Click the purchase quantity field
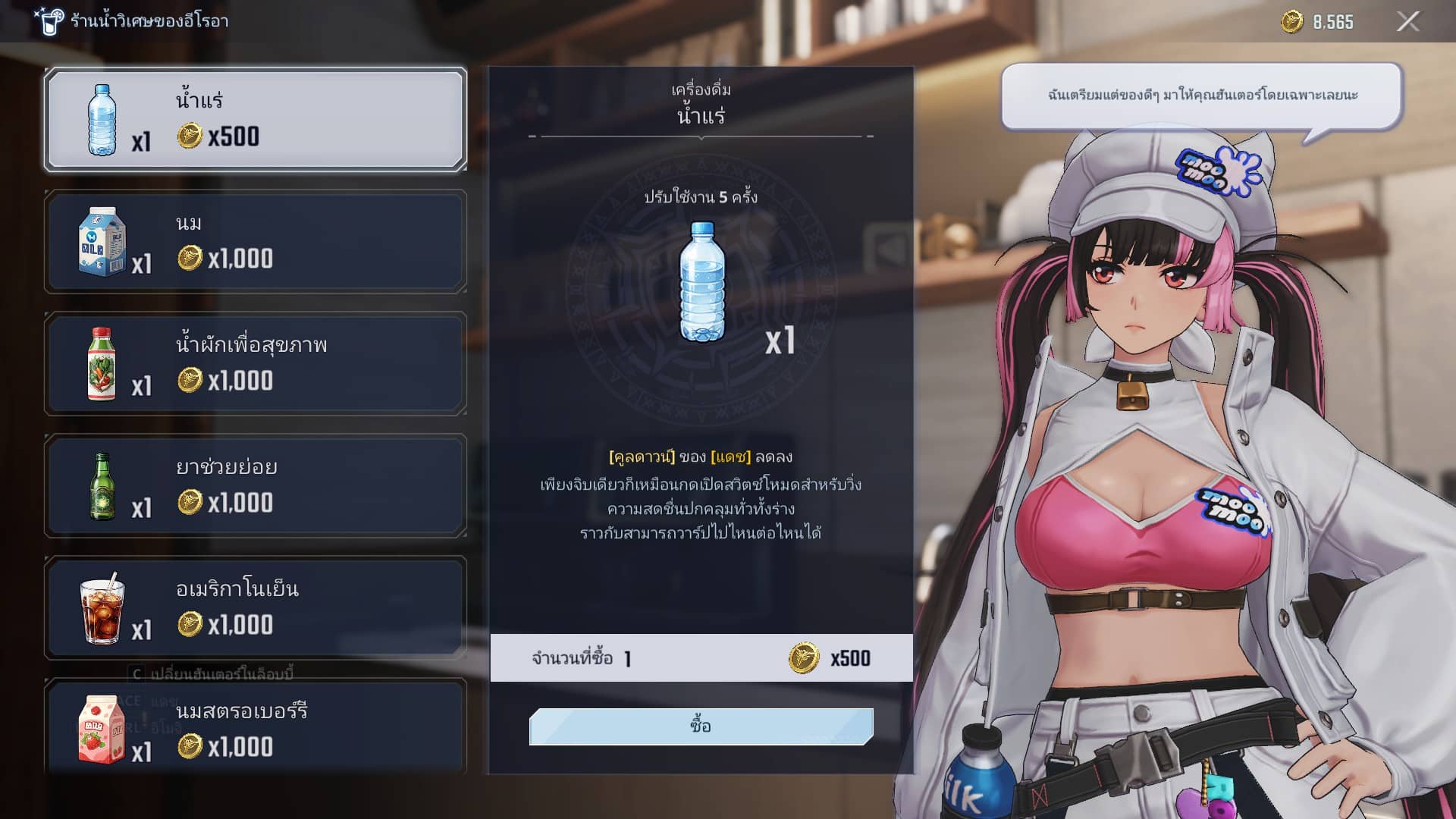This screenshot has width=1456, height=819. tap(628, 658)
